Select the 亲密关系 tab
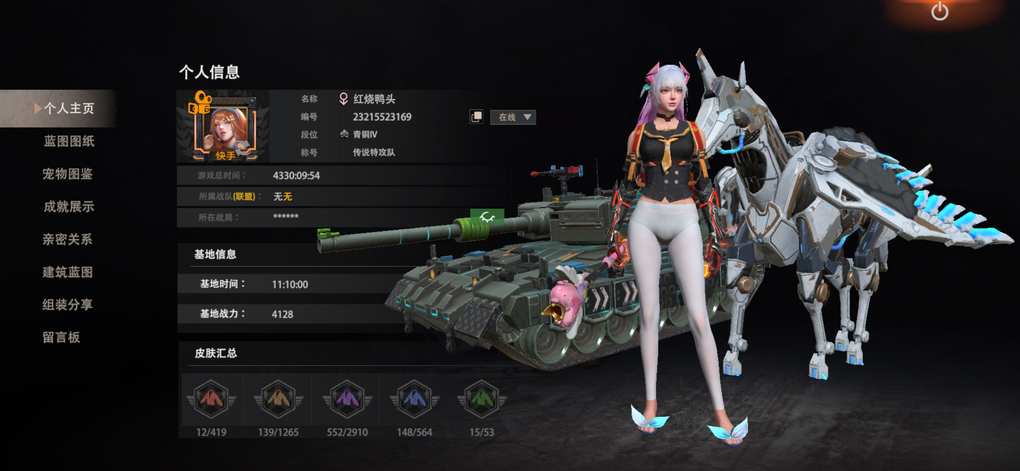 pos(68,240)
